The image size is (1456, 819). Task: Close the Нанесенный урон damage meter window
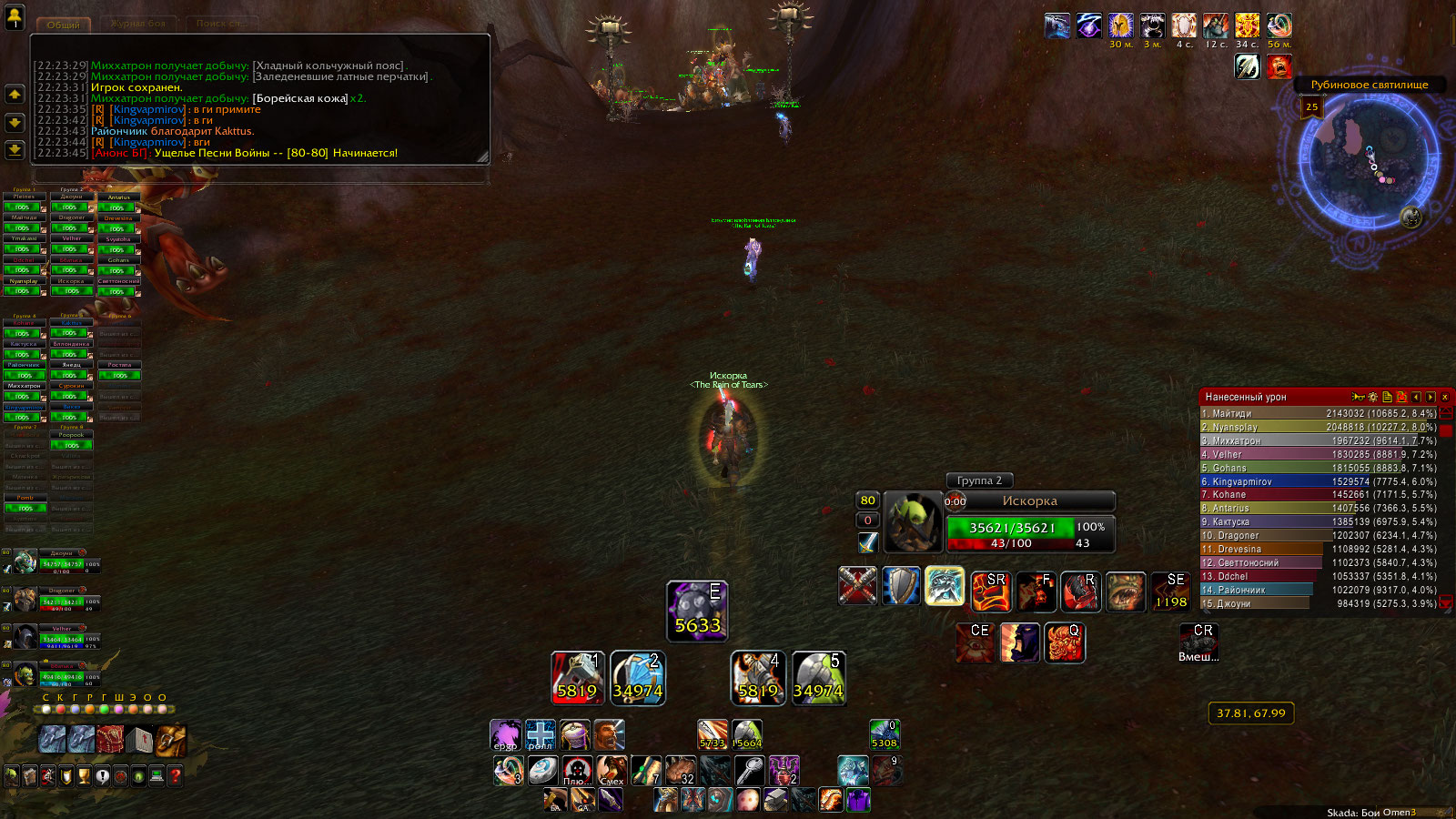click(1444, 397)
